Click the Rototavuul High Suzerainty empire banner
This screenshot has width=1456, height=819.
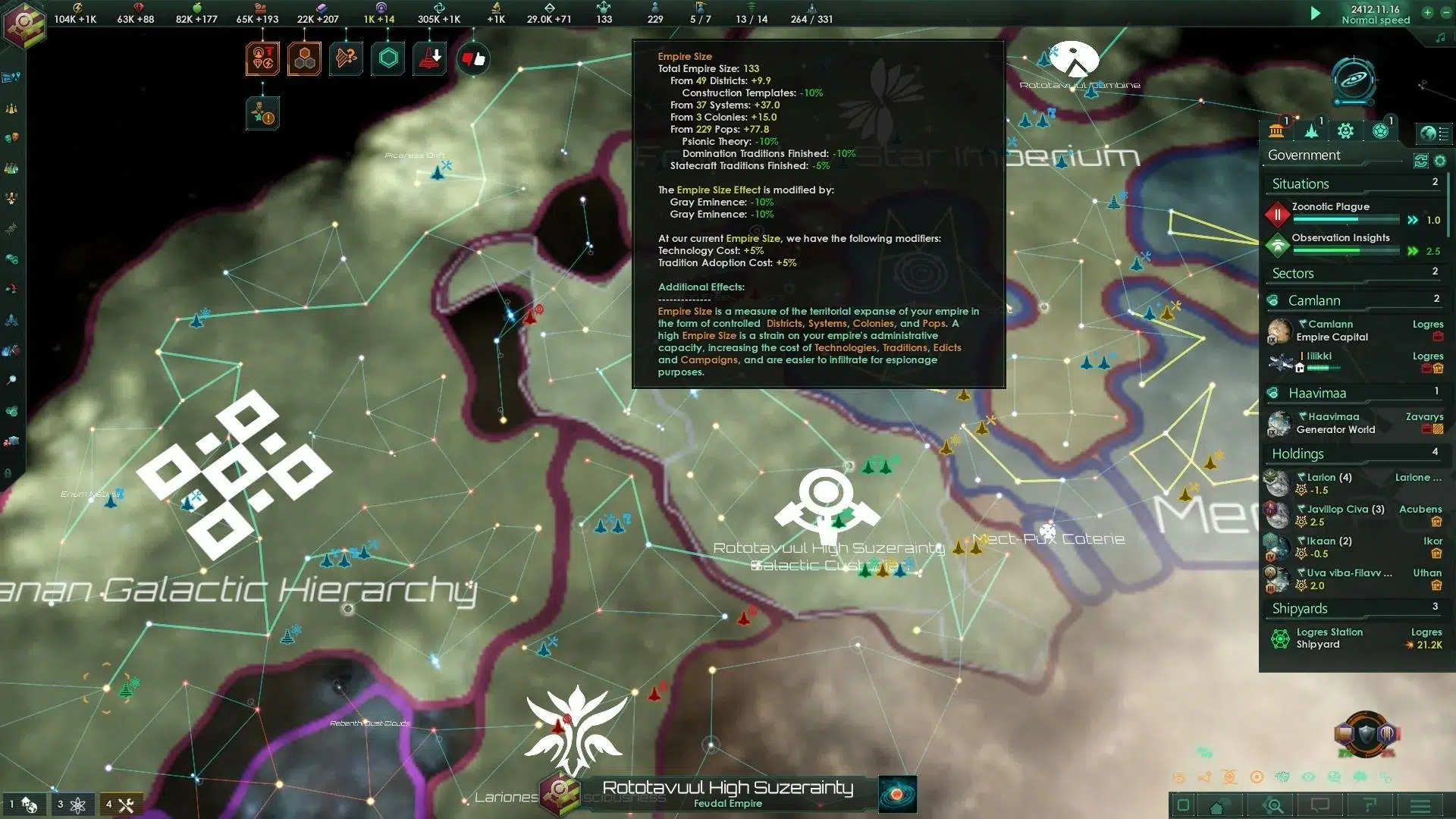[x=726, y=793]
